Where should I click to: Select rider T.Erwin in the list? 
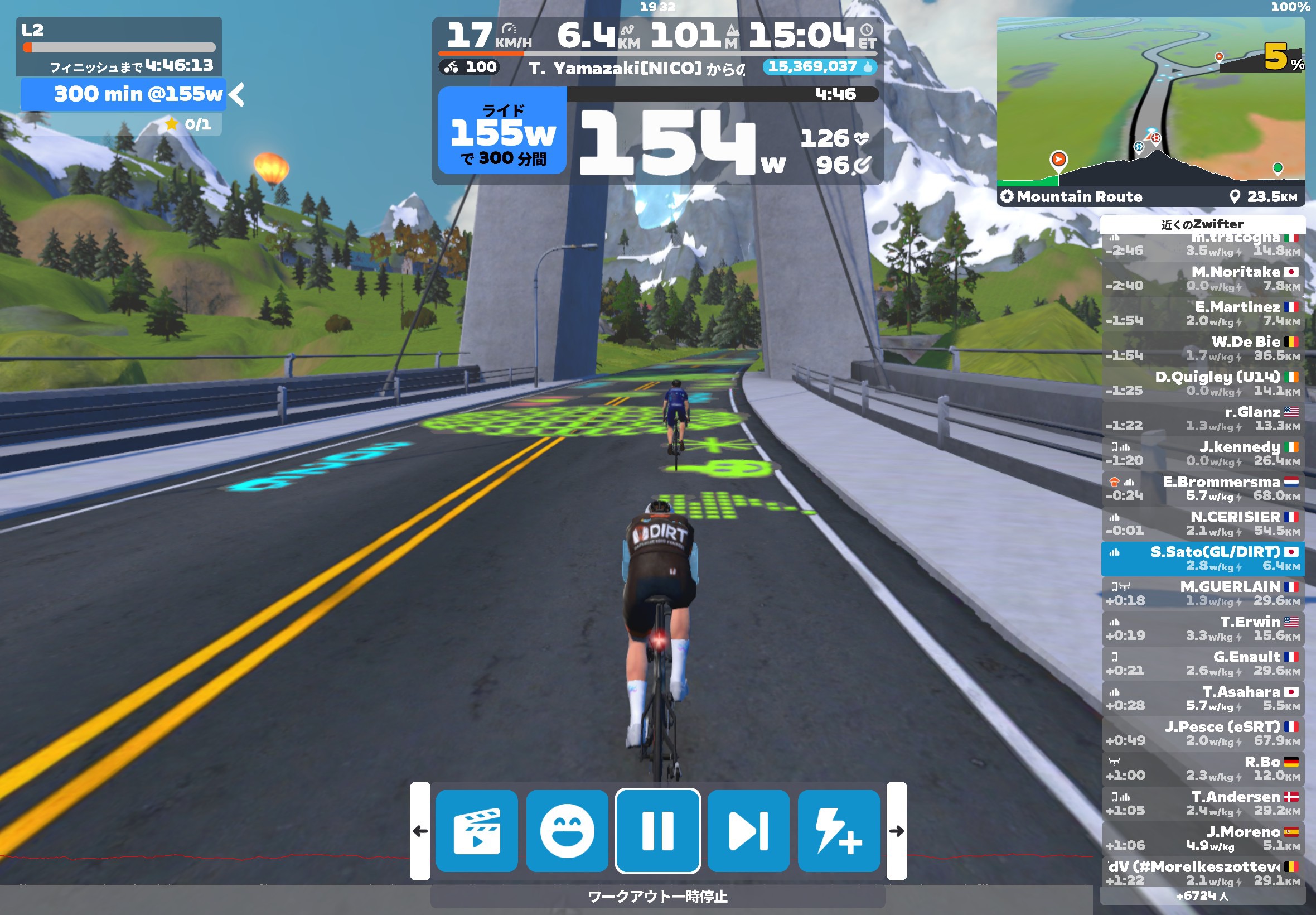[1202, 628]
